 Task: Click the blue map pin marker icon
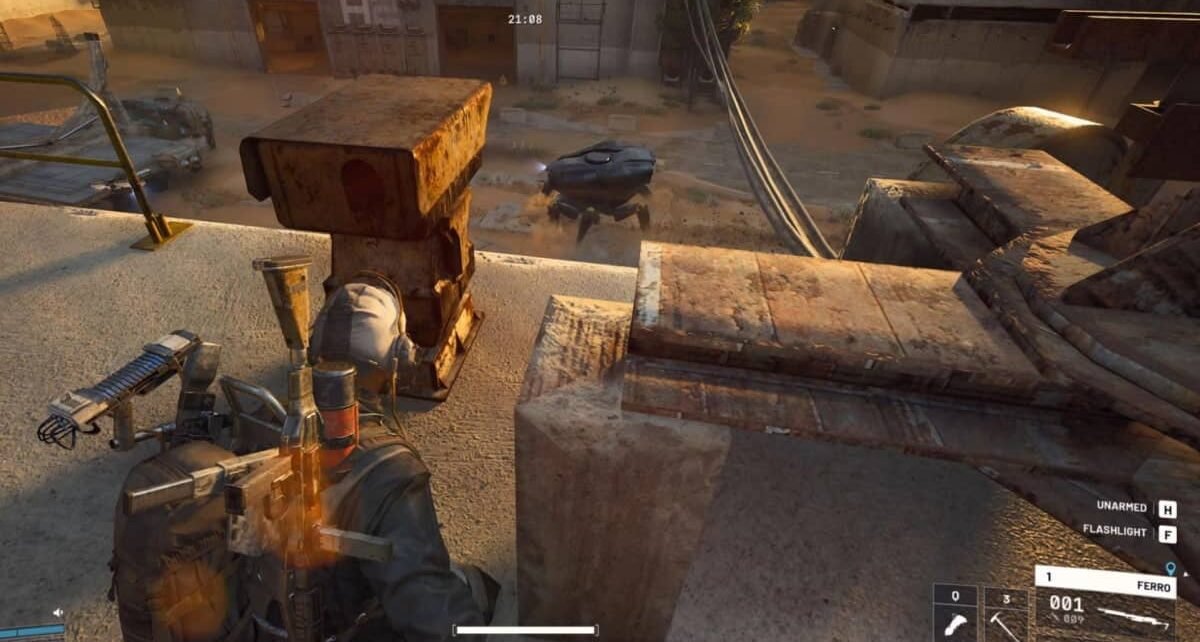(x=1170, y=567)
